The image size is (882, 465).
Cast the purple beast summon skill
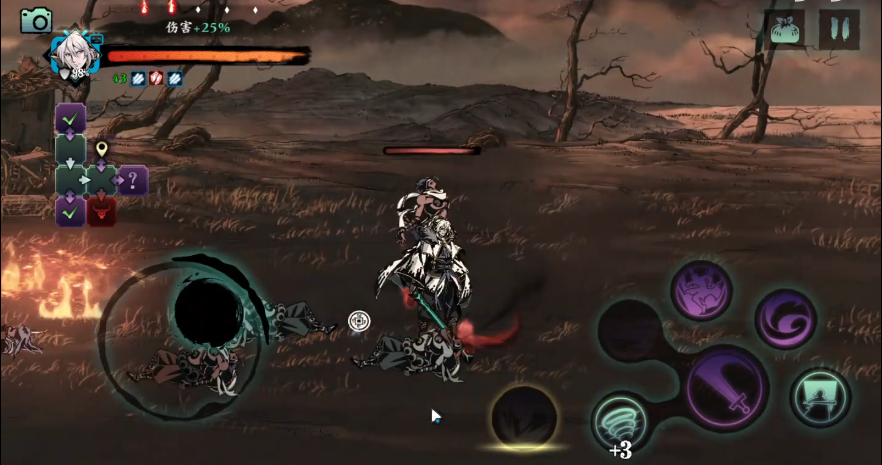(700, 291)
